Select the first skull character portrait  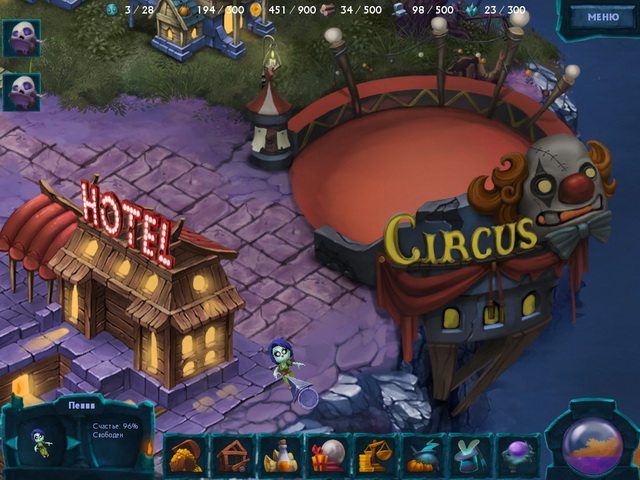pos(21,39)
